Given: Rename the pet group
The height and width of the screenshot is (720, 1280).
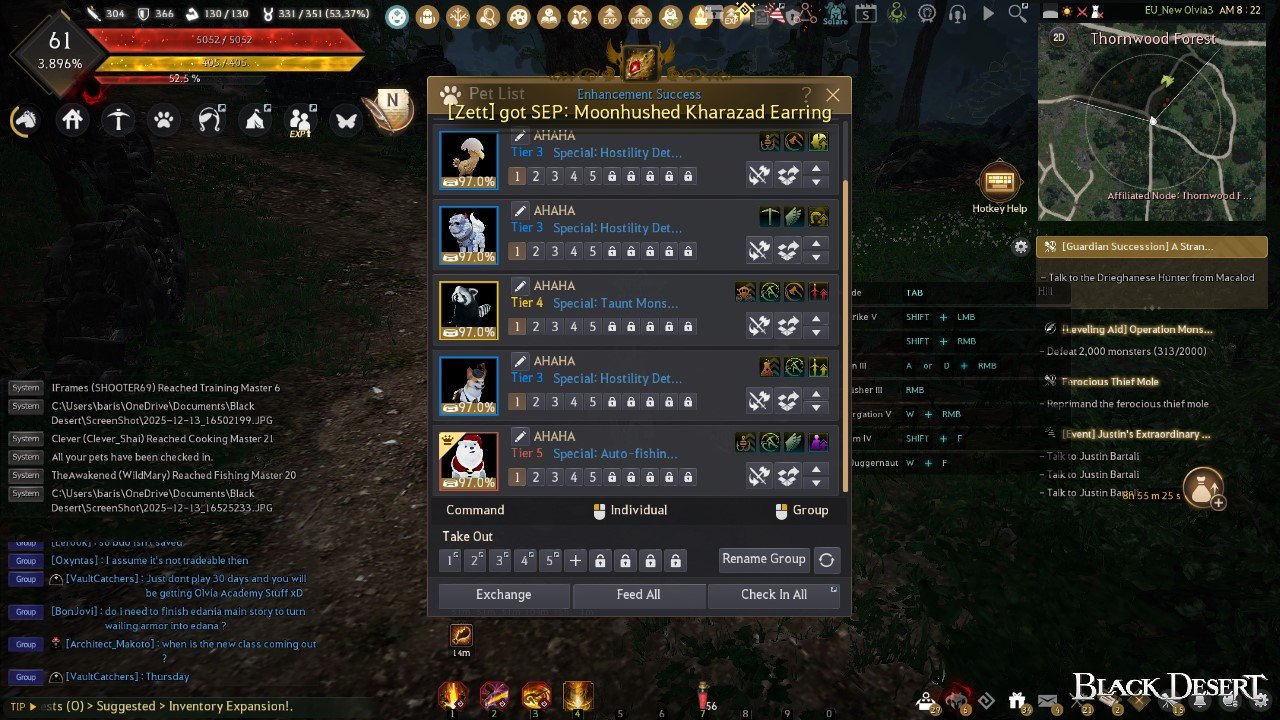Looking at the screenshot, I should pyautogui.click(x=764, y=560).
